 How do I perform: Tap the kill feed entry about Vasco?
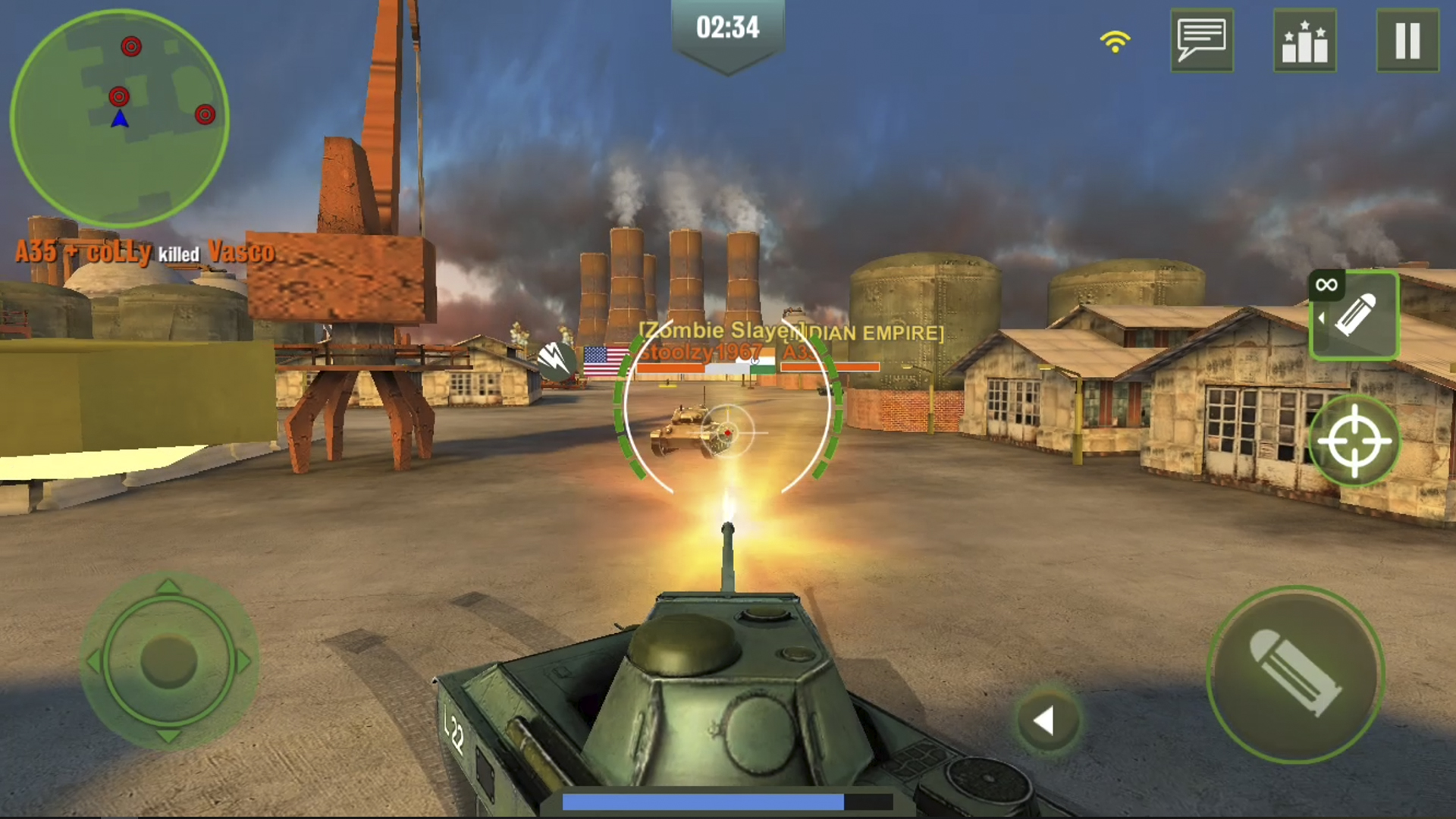pos(144,253)
